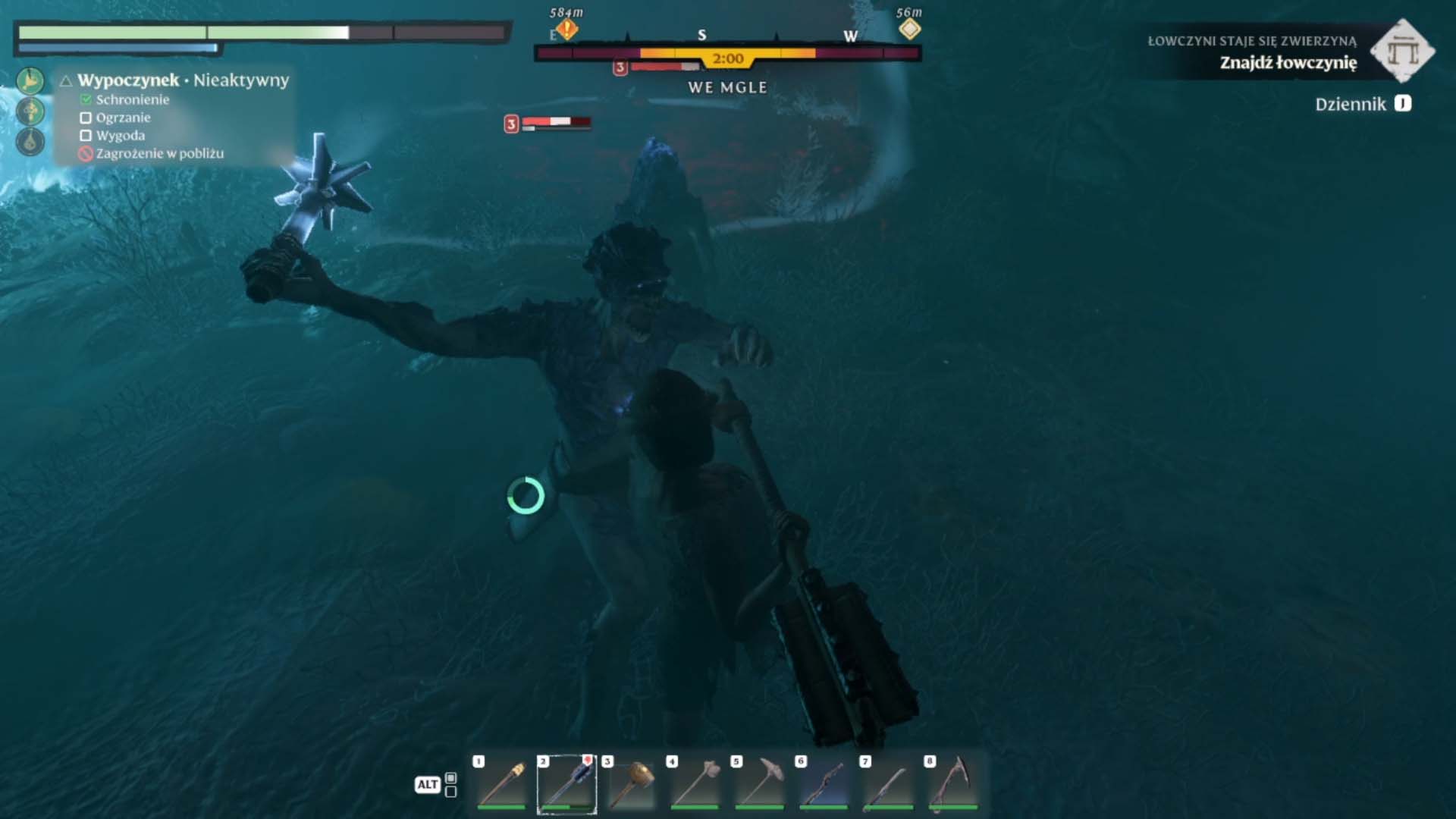Screen dimensions: 1456x819
Task: Click the orange exclamation compass marker
Action: (566, 30)
